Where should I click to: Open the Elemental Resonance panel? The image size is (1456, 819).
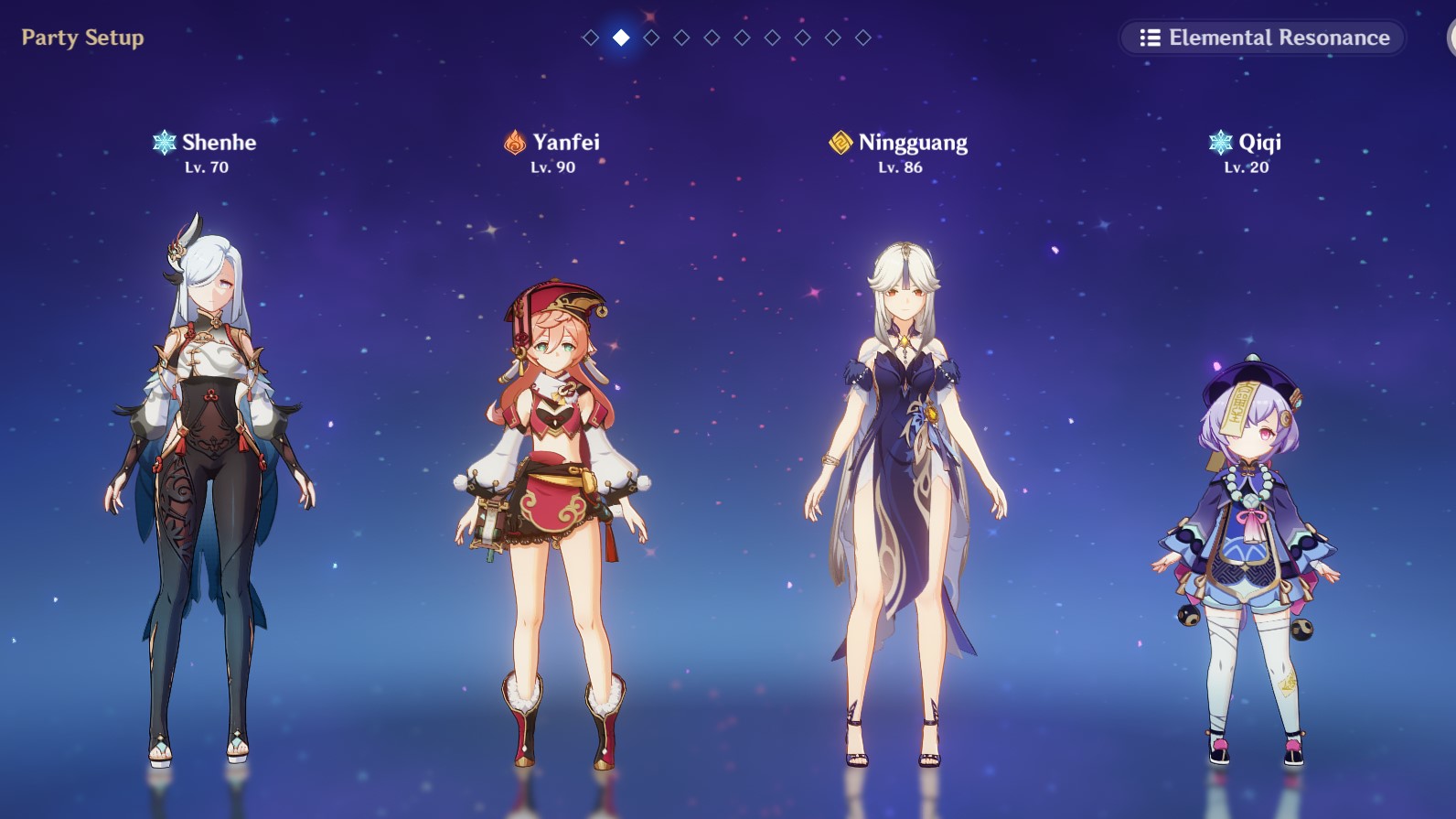tap(1263, 38)
